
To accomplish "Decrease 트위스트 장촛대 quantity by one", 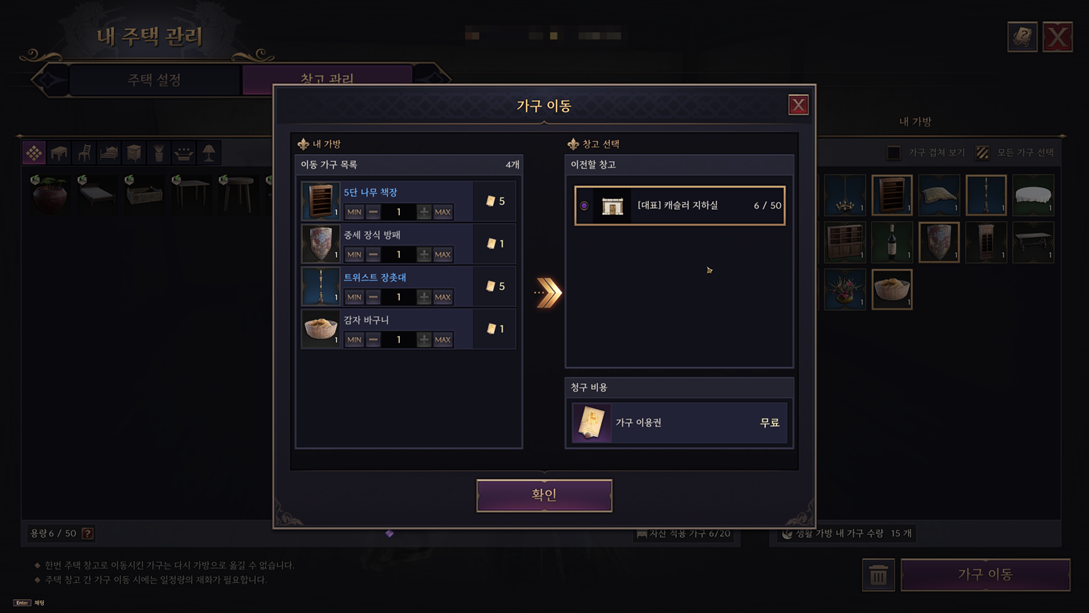I will (373, 297).
